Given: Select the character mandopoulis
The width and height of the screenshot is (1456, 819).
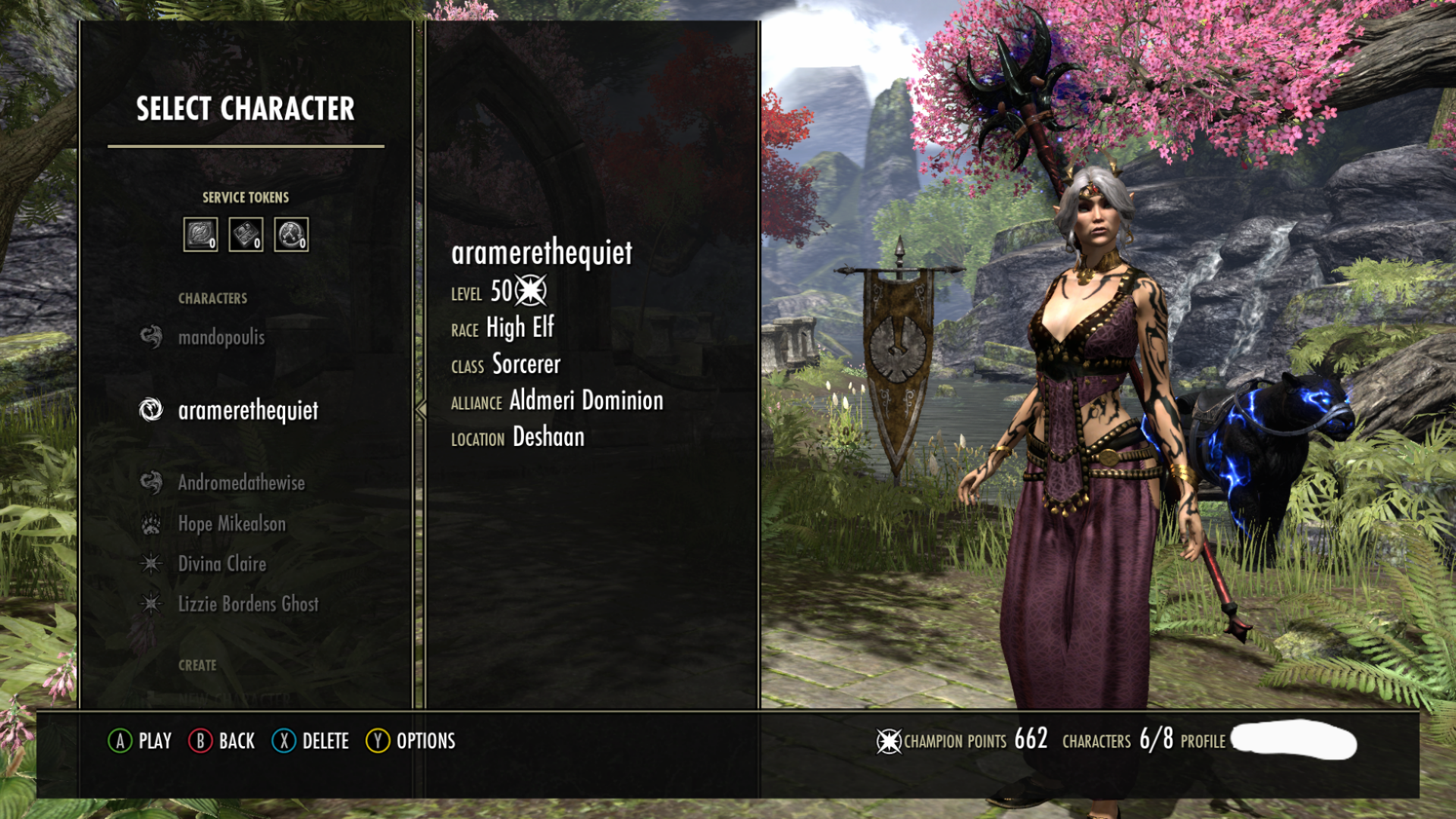Looking at the screenshot, I should (221, 337).
